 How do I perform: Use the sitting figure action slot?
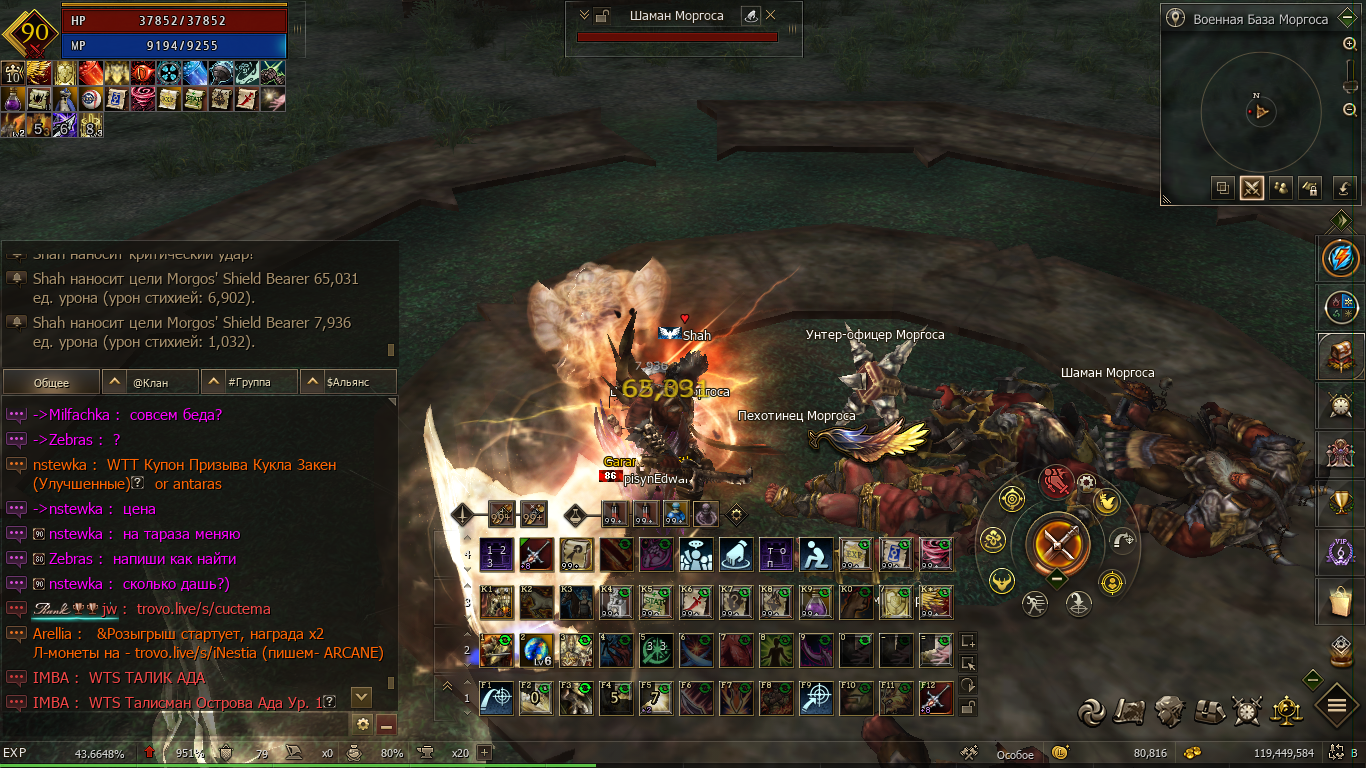[817, 553]
